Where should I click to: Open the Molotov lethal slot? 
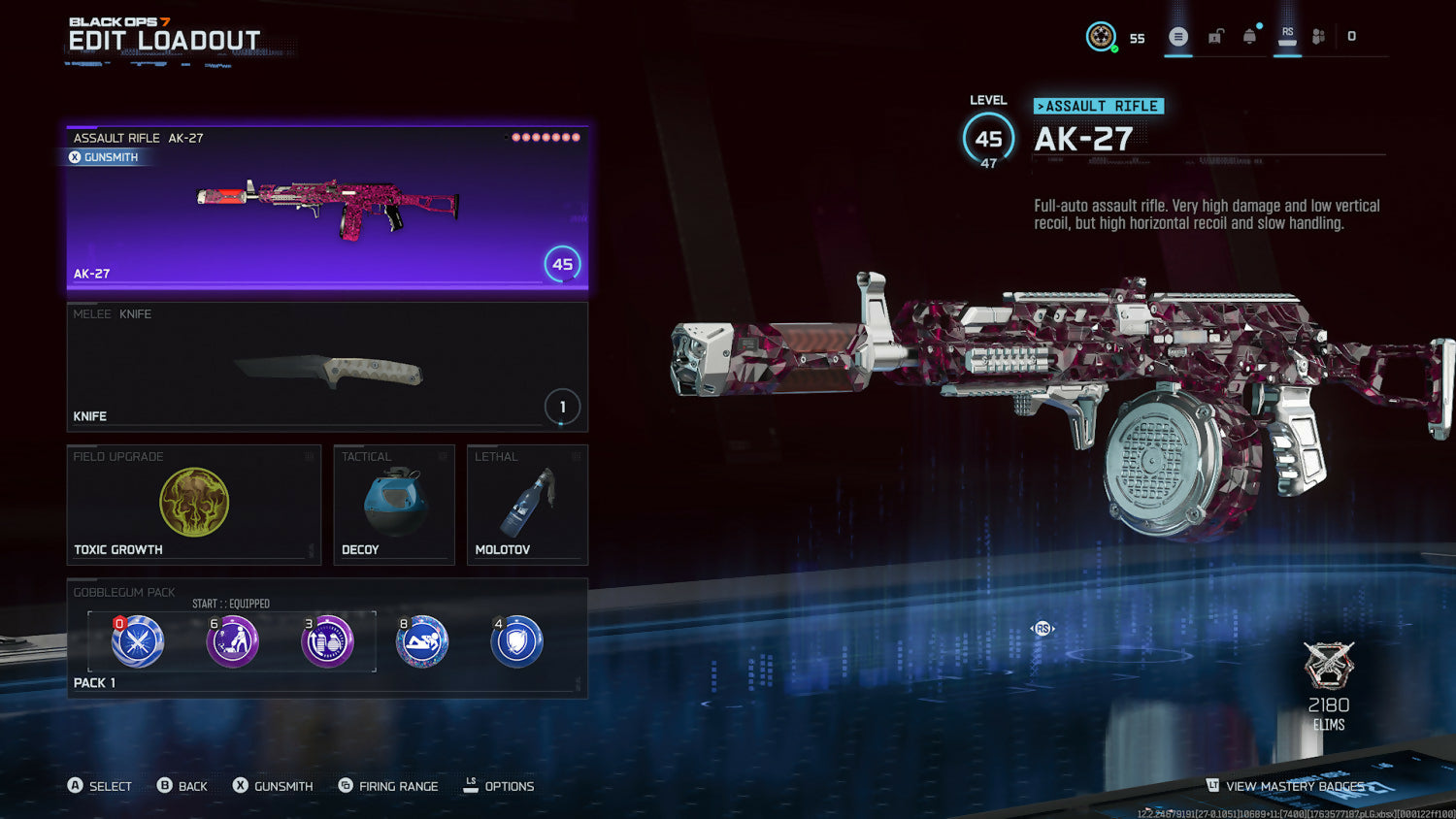[527, 505]
